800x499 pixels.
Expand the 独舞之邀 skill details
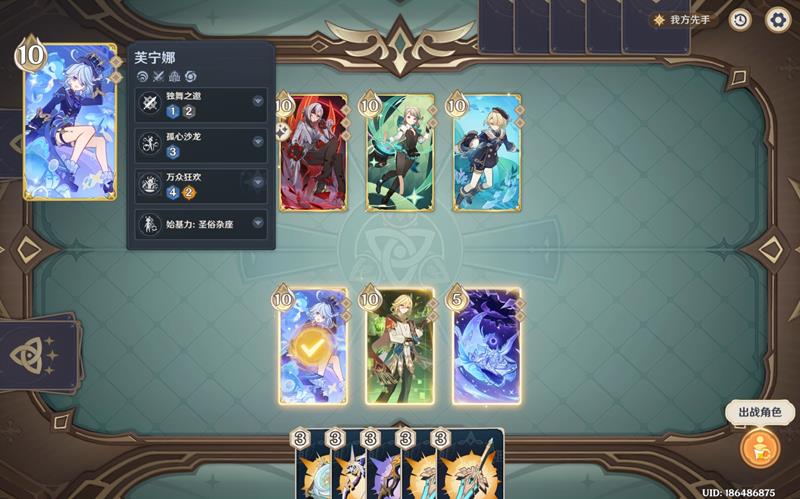click(258, 102)
